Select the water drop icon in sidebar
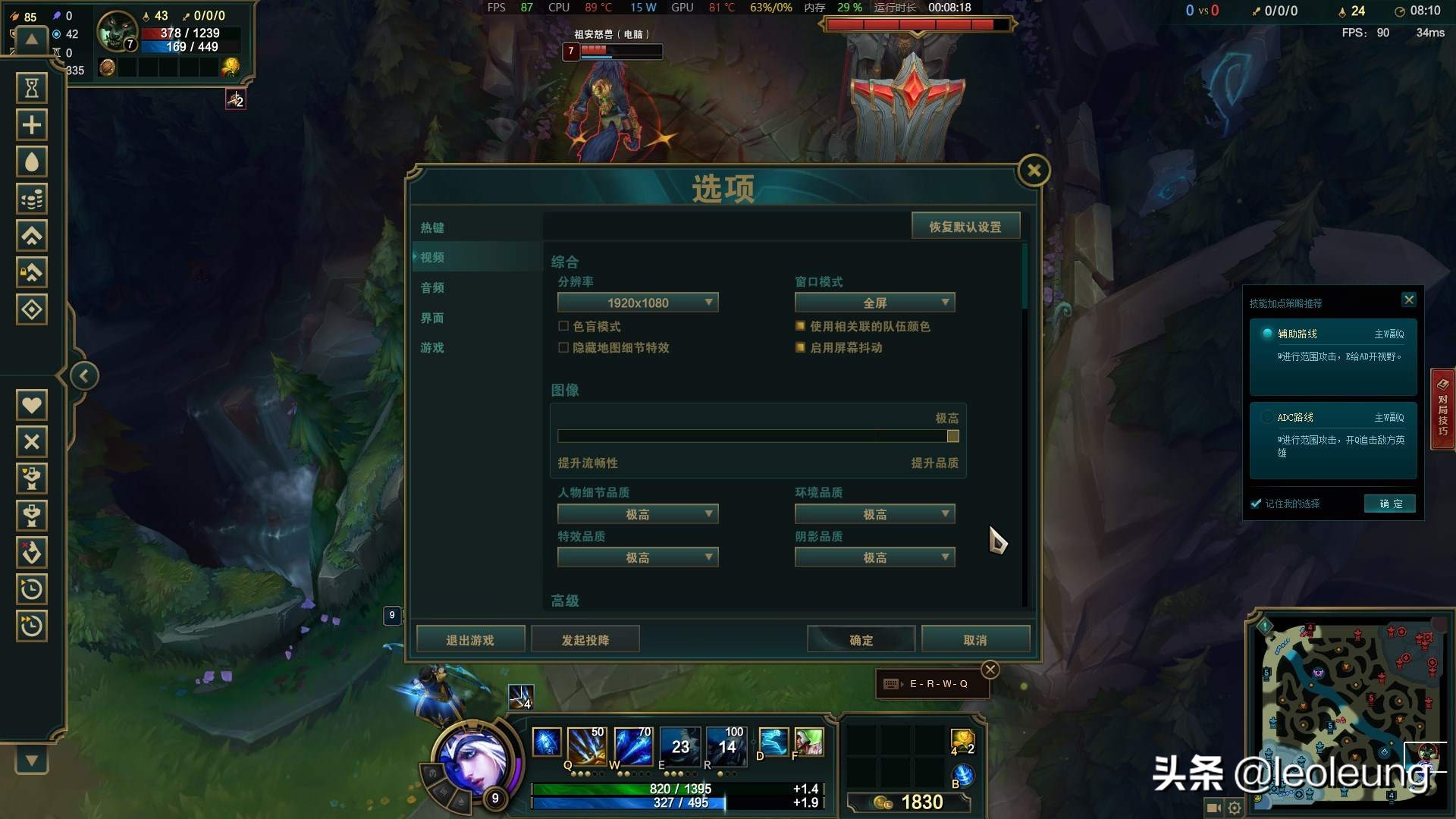 [31, 162]
